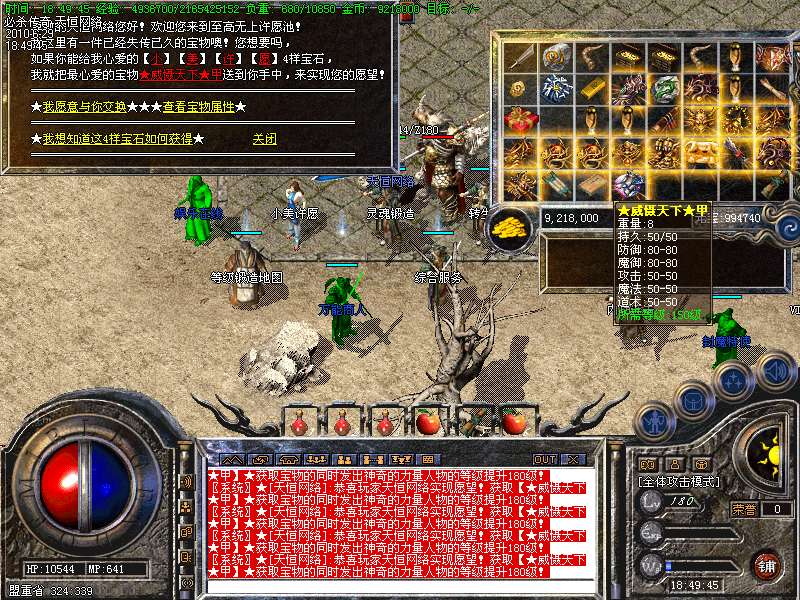
Task: Close the NPC dialogue via 关闭
Action: [264, 139]
